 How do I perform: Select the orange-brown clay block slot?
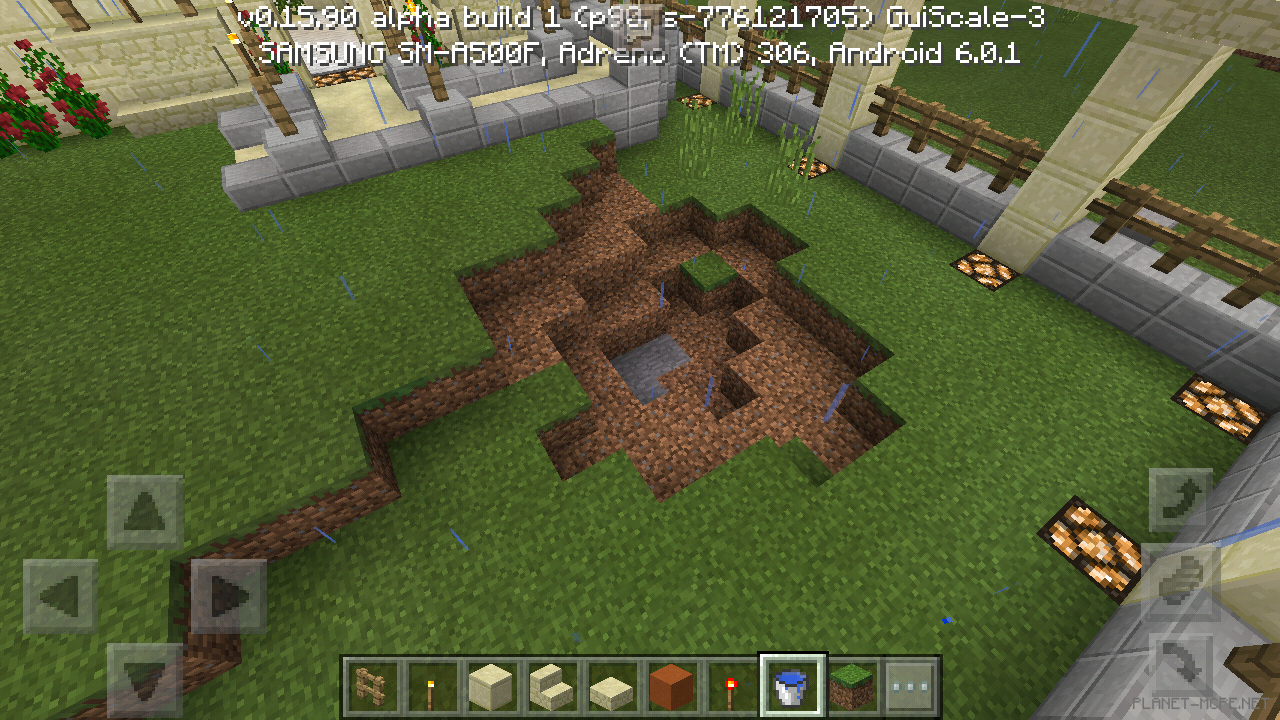click(671, 687)
